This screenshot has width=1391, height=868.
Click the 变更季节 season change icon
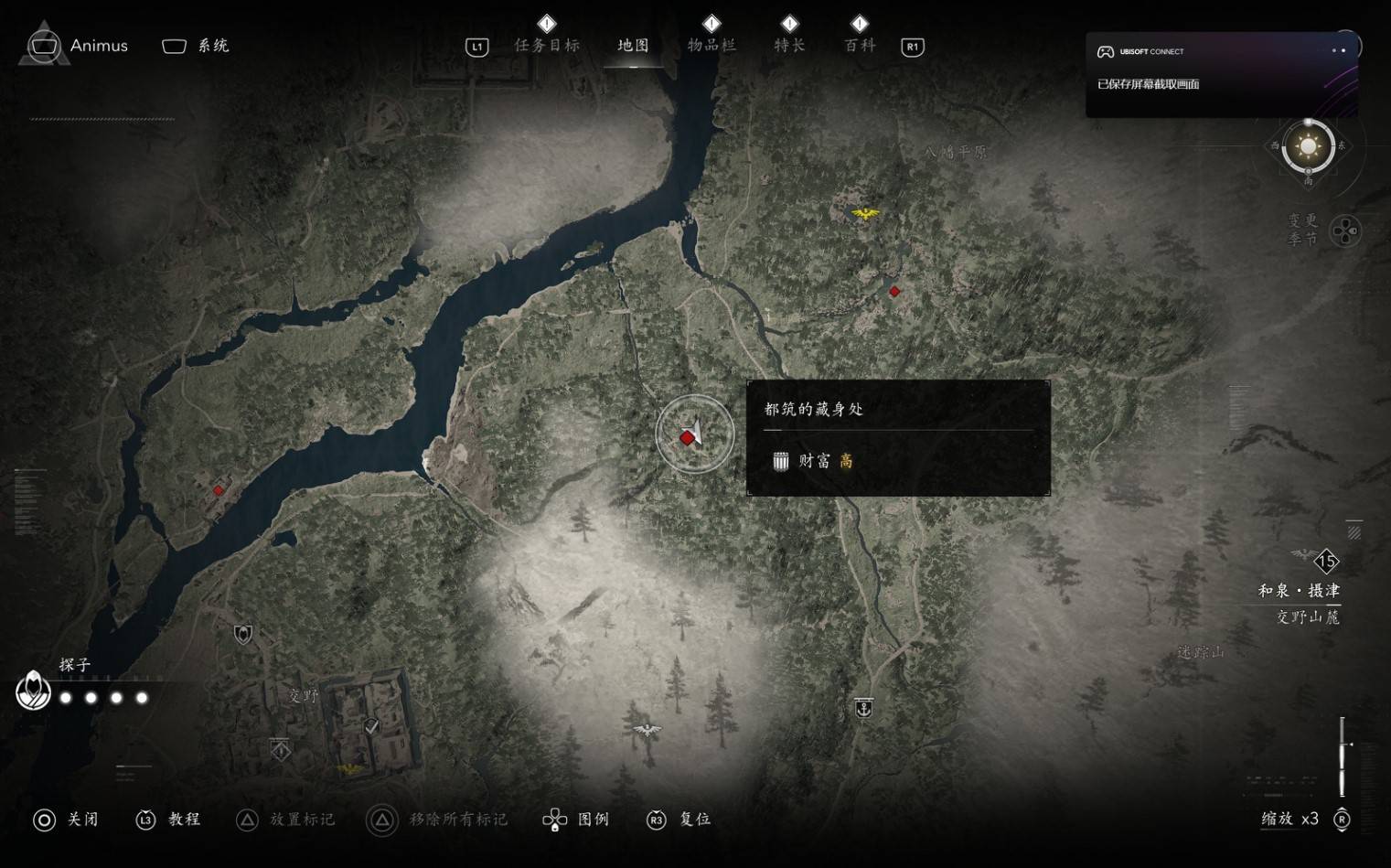coord(1344,230)
